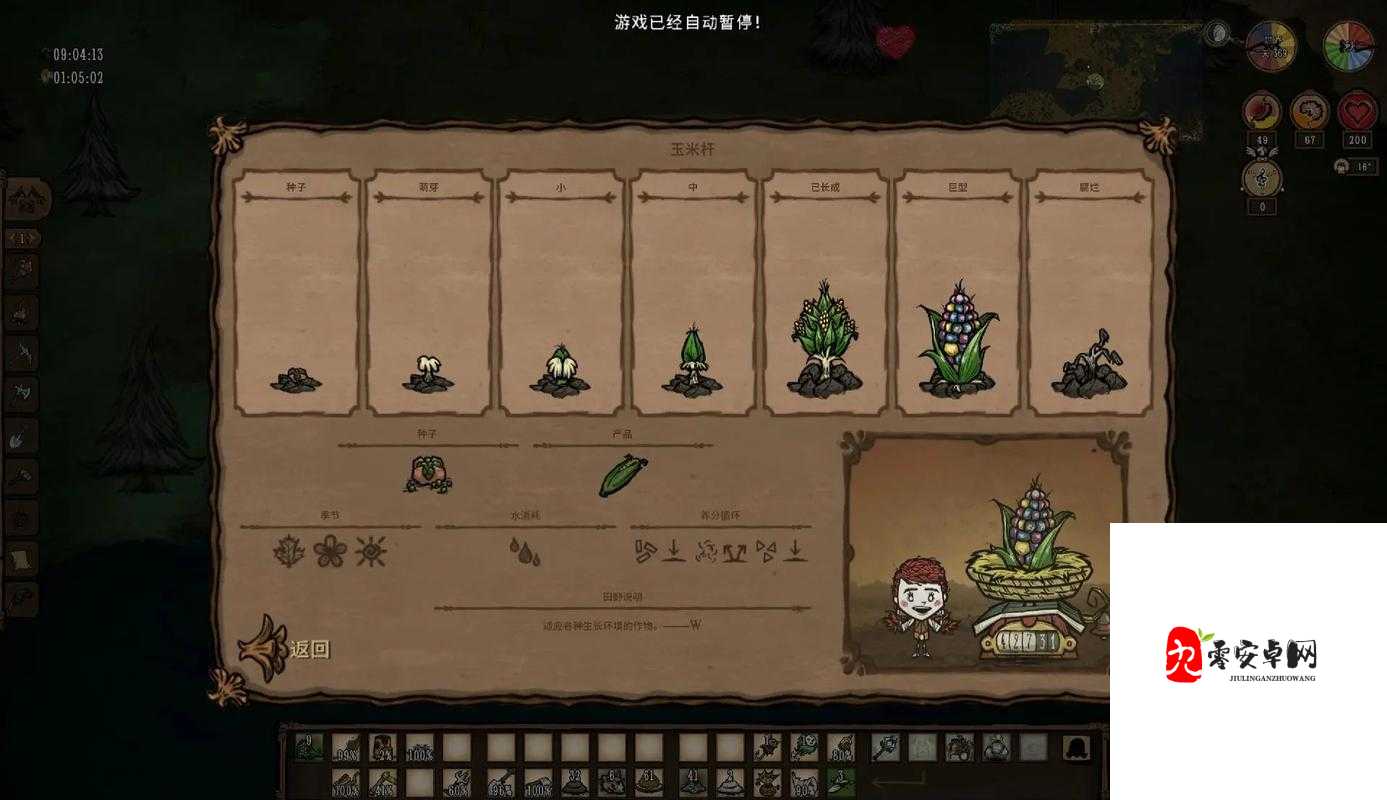The height and width of the screenshot is (800, 1387).
Task: Expand the sidebar tab marked with arrow
Action: pyautogui.click(x=20, y=238)
